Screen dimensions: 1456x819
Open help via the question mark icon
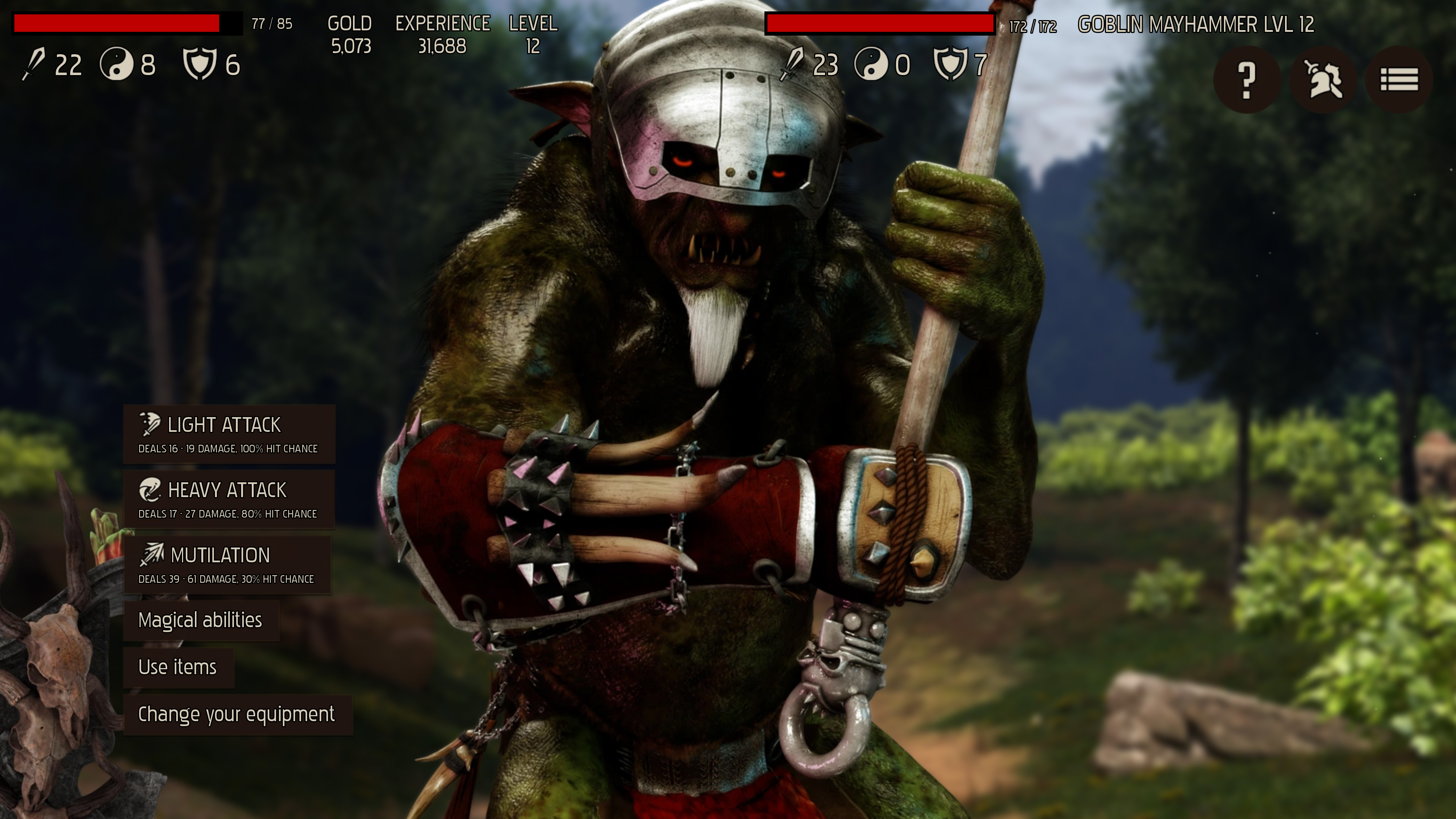pos(1246,80)
